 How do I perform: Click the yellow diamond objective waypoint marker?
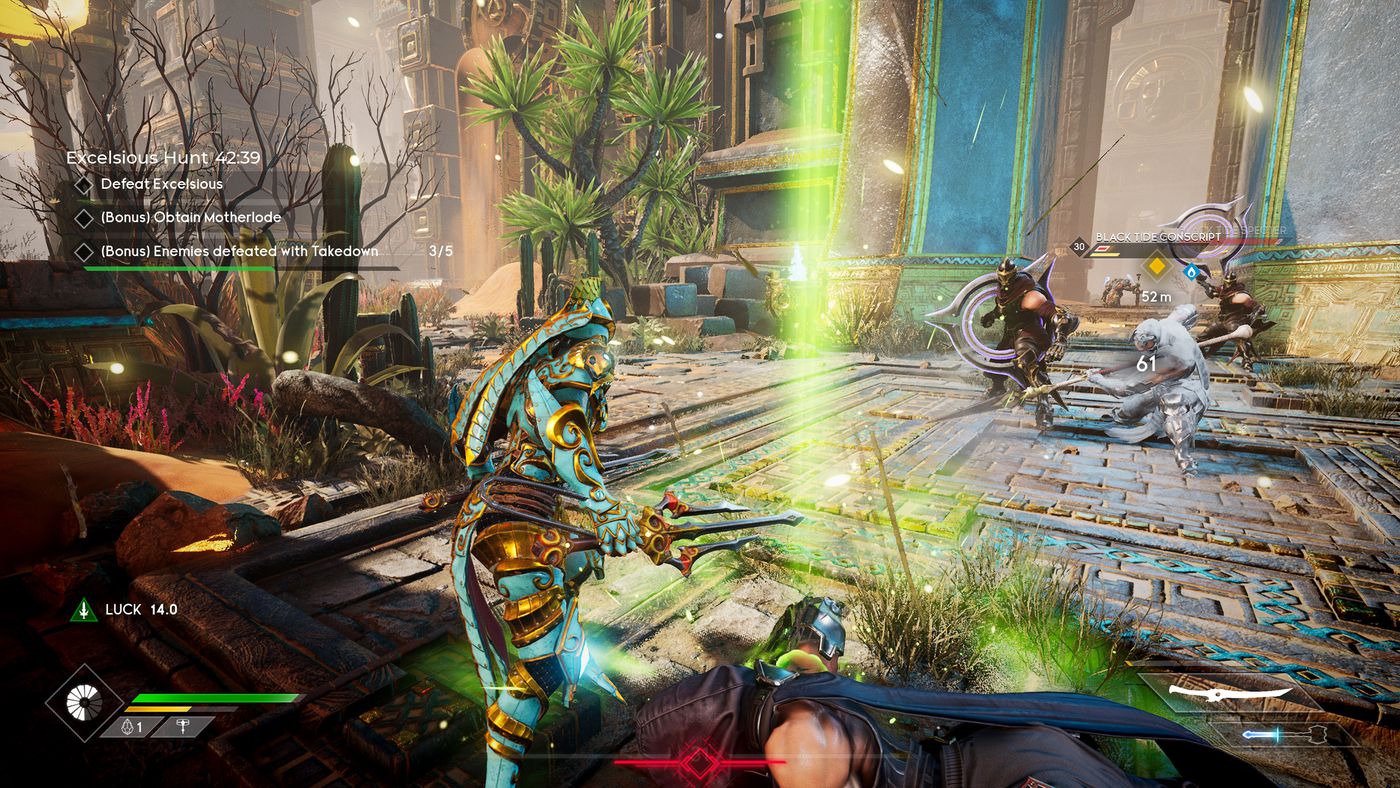(1156, 265)
